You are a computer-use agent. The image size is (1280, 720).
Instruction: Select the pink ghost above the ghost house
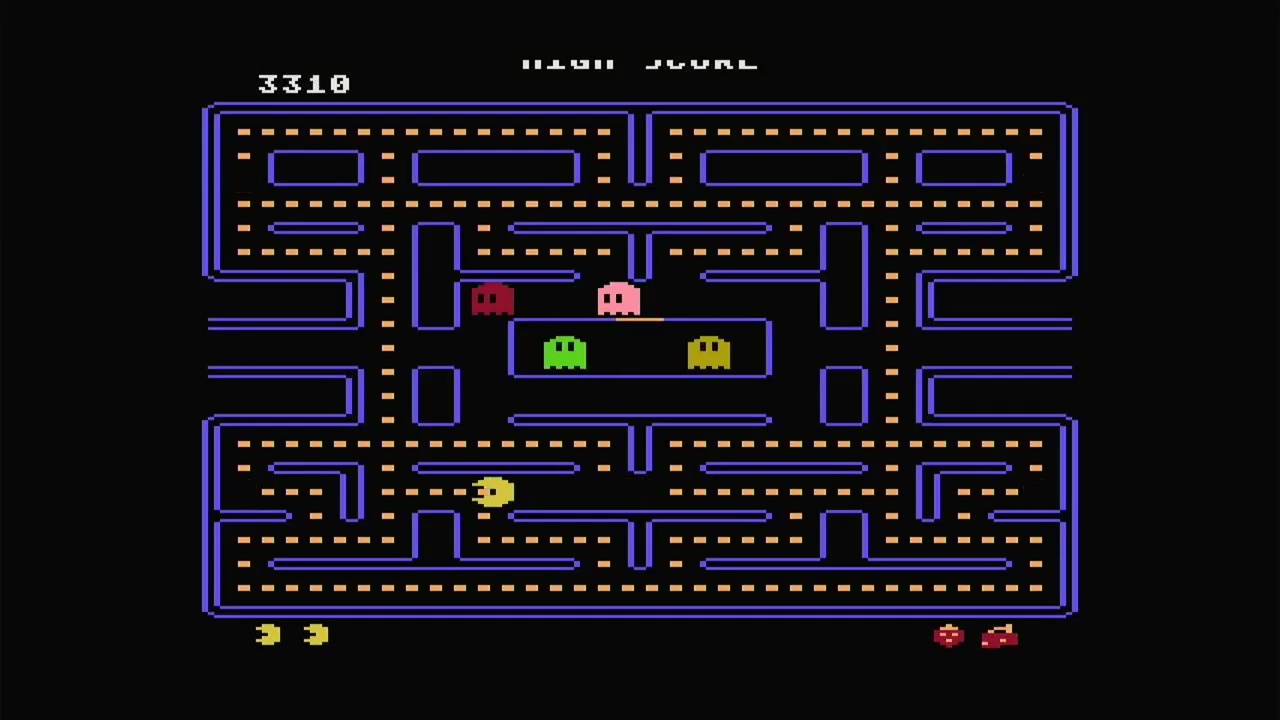coord(617,300)
